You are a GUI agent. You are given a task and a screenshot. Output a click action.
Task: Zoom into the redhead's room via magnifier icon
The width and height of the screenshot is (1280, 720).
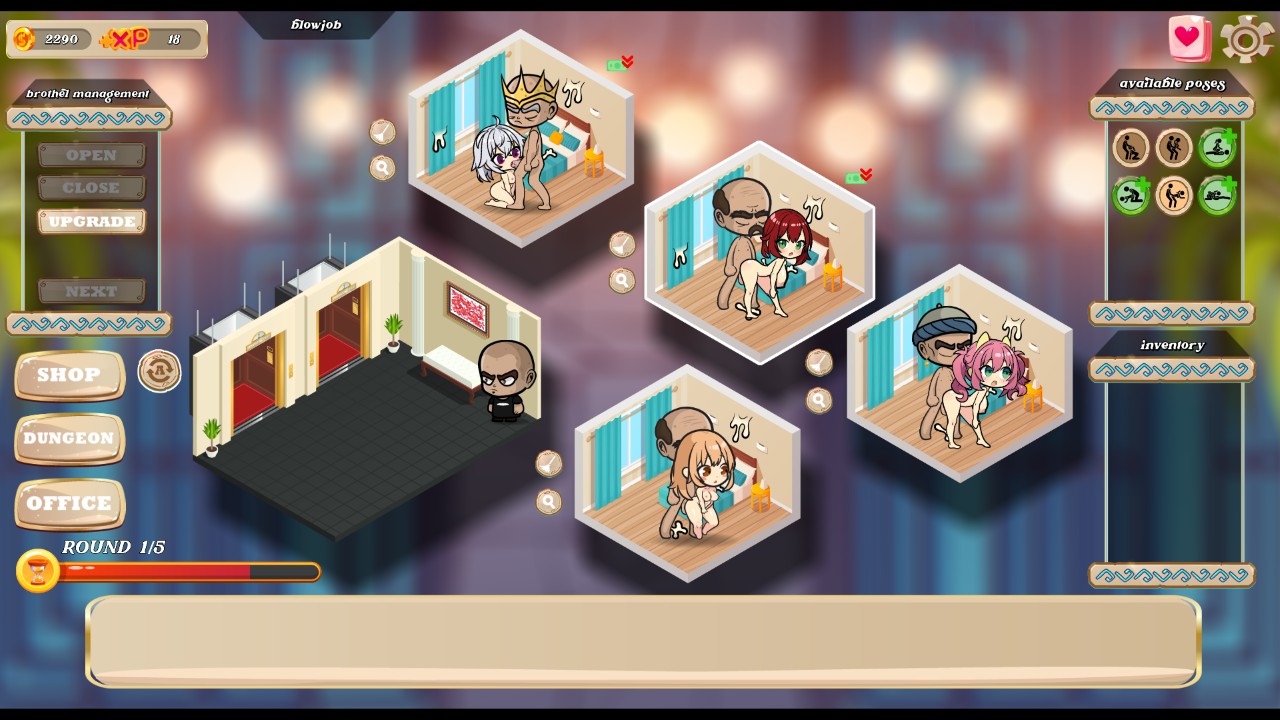(622, 281)
